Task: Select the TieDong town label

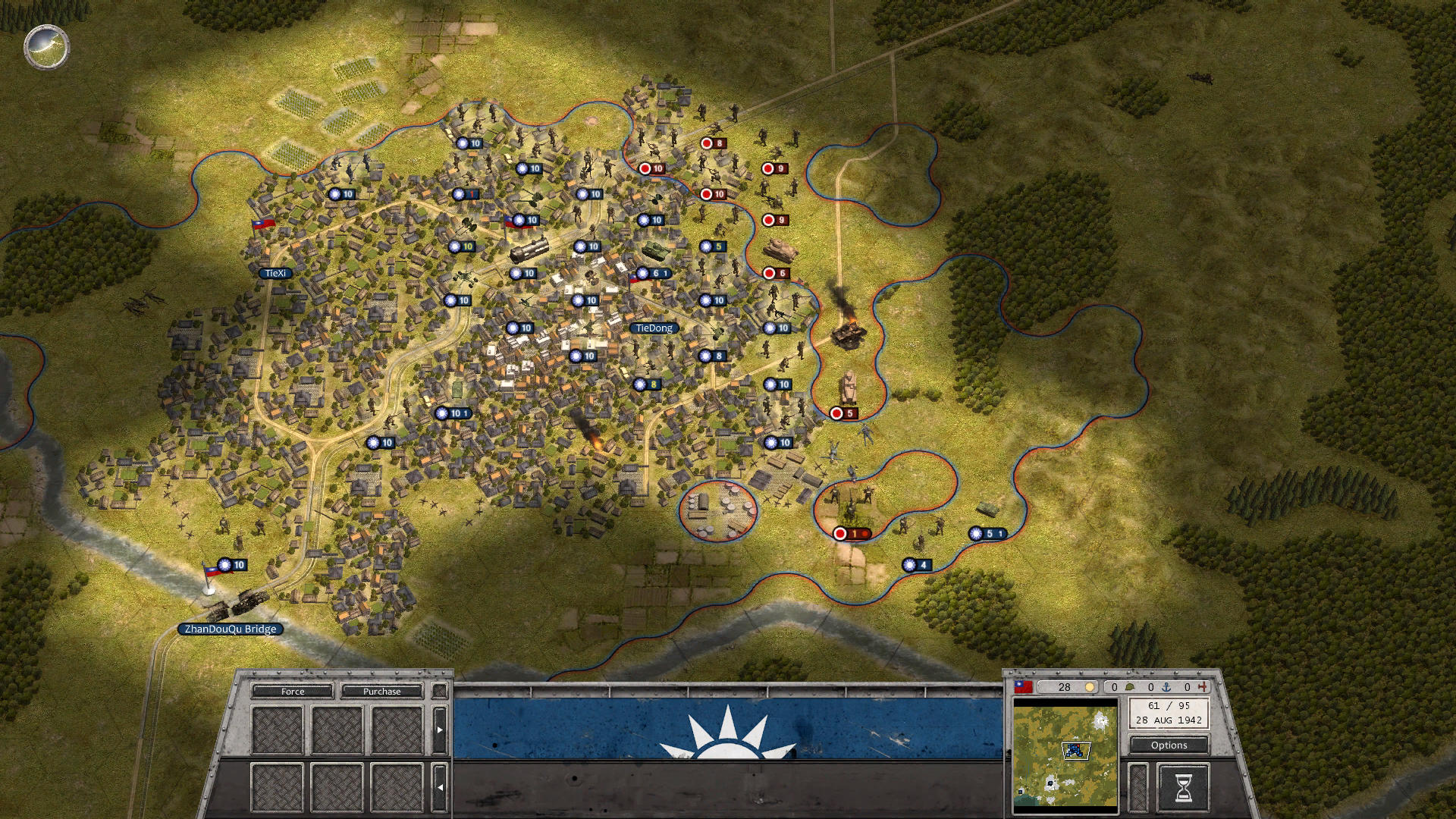Action: coord(654,329)
